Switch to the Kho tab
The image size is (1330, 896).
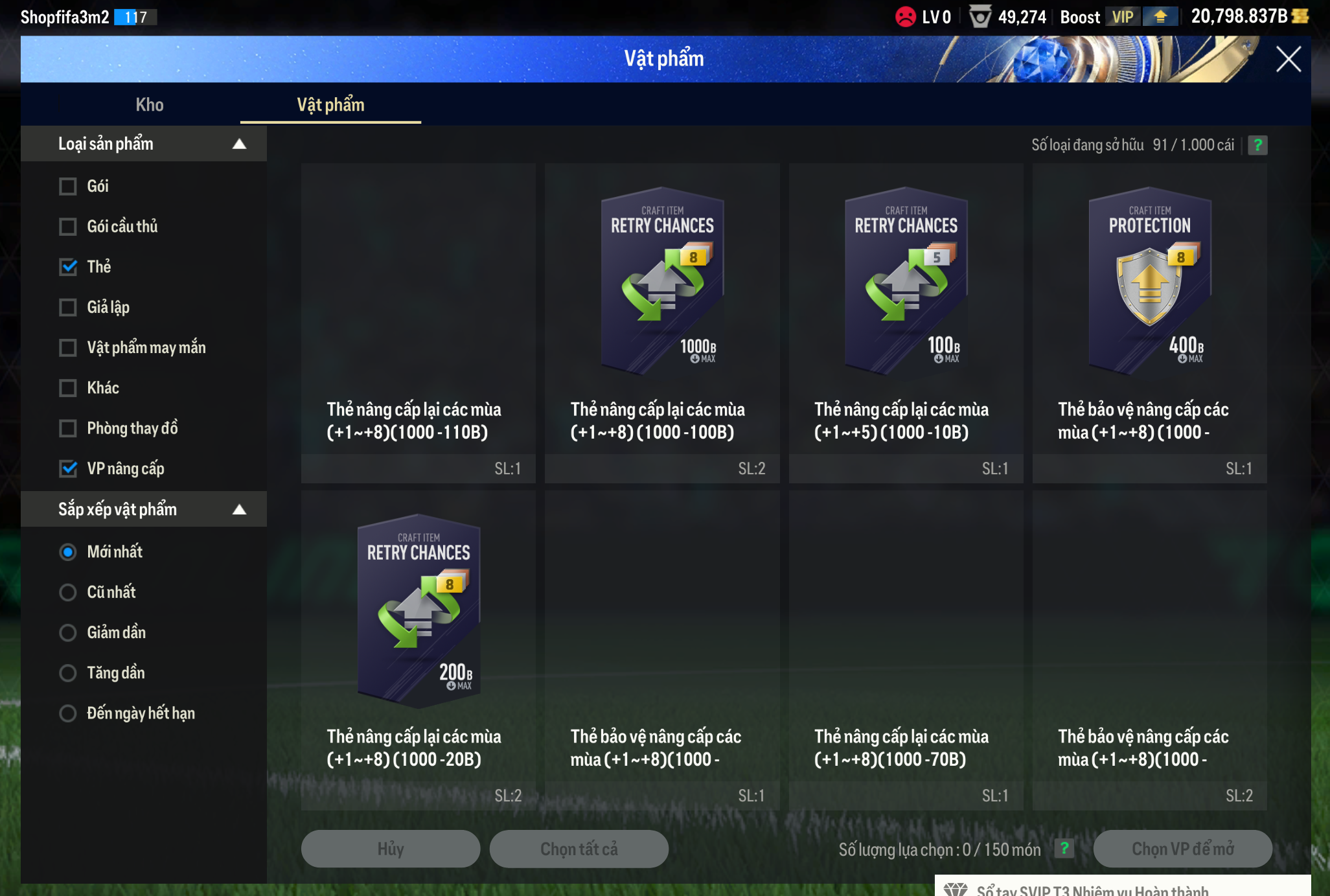pyautogui.click(x=150, y=105)
